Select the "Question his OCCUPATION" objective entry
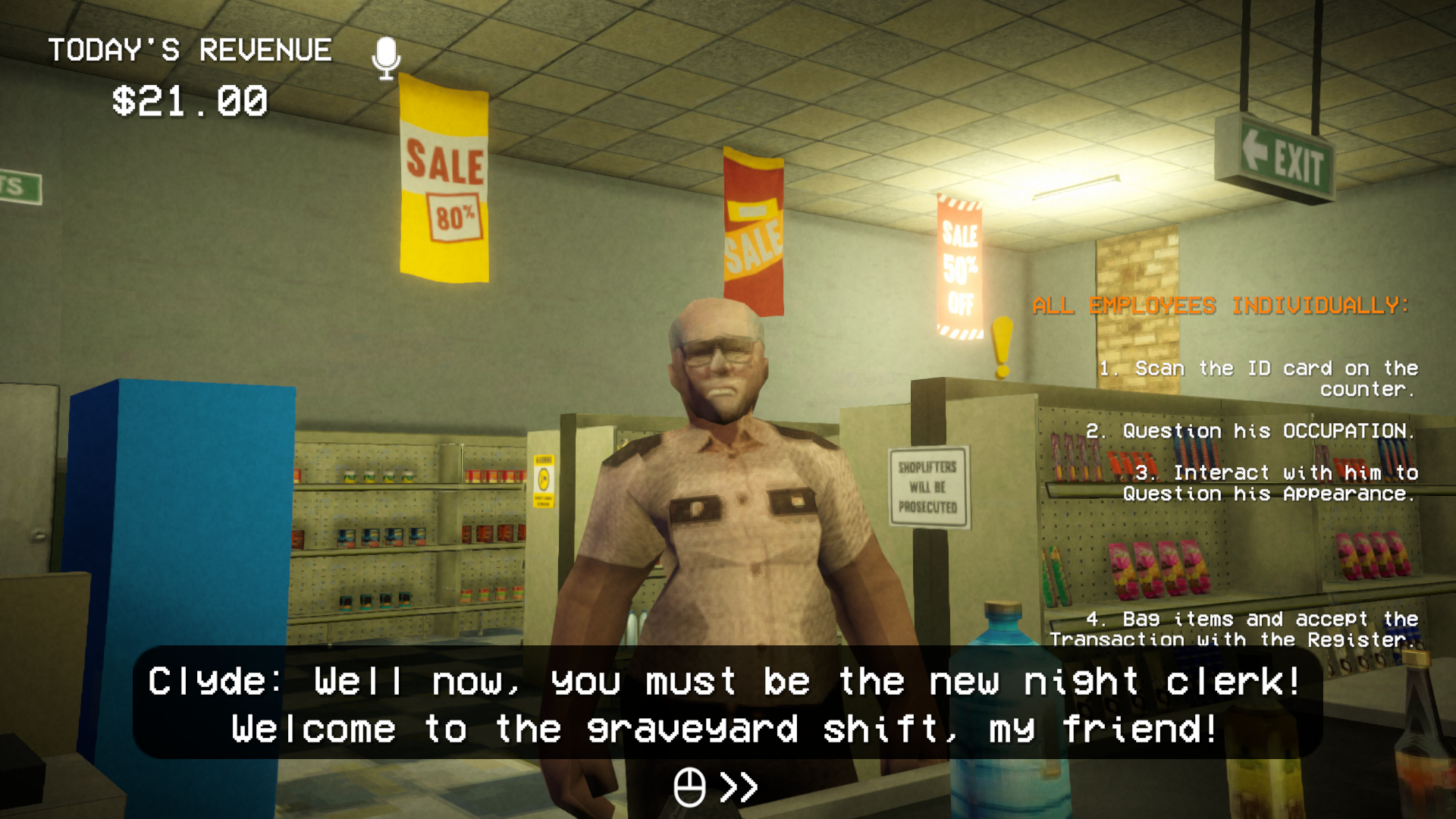 tap(1250, 431)
